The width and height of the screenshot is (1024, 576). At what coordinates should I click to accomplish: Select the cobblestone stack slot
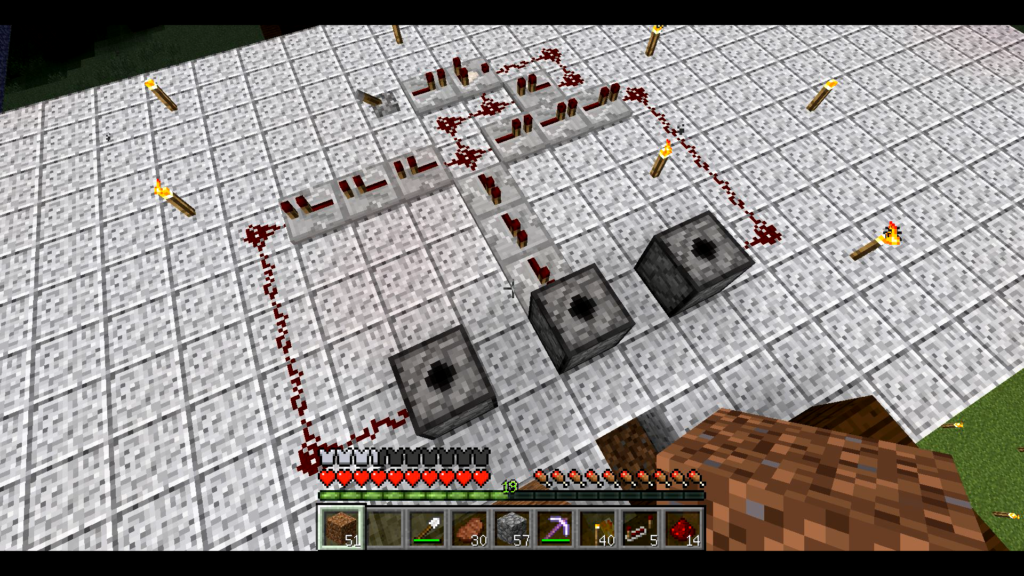tap(511, 527)
